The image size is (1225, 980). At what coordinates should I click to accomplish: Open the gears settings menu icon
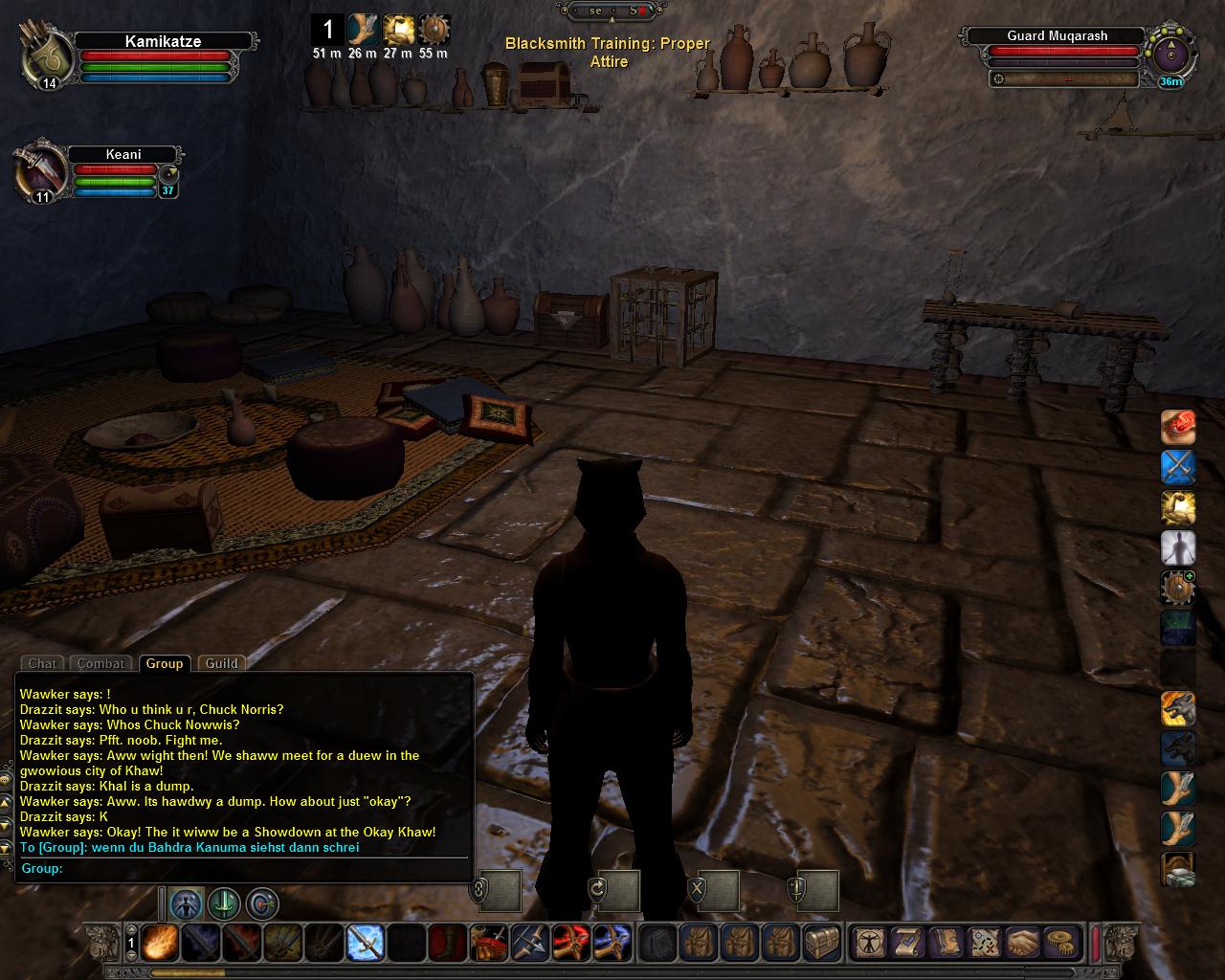coord(1059,944)
